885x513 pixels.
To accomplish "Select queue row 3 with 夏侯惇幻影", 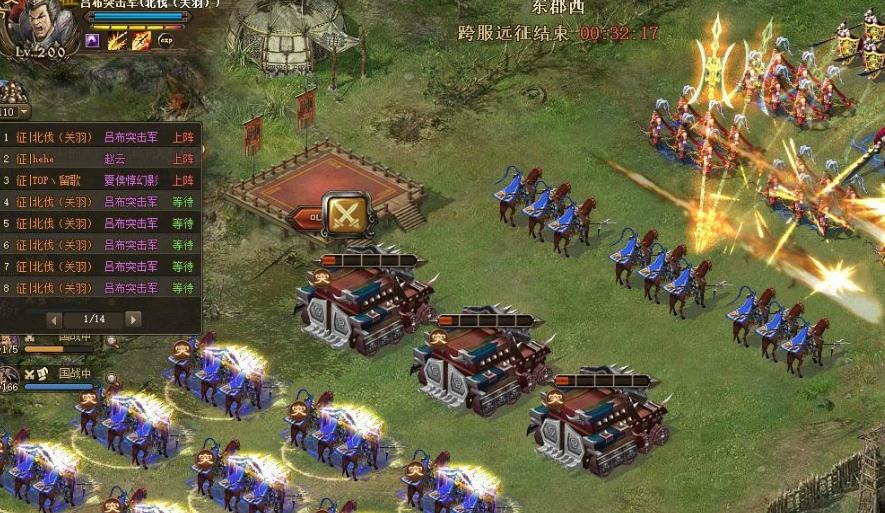I will point(100,181).
